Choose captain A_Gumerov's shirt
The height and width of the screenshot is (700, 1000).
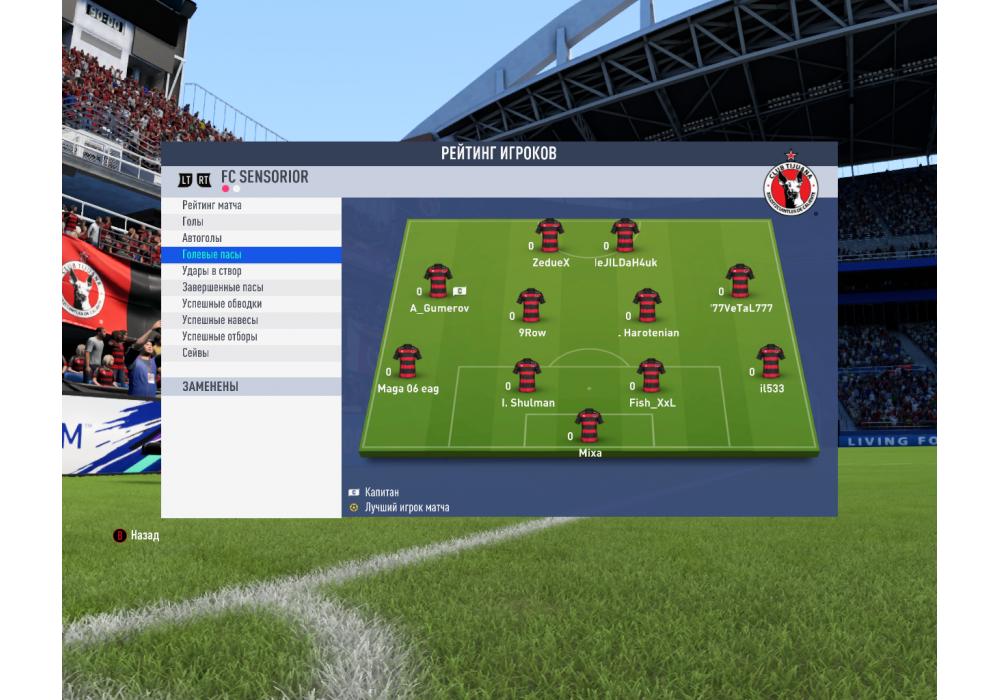(438, 282)
